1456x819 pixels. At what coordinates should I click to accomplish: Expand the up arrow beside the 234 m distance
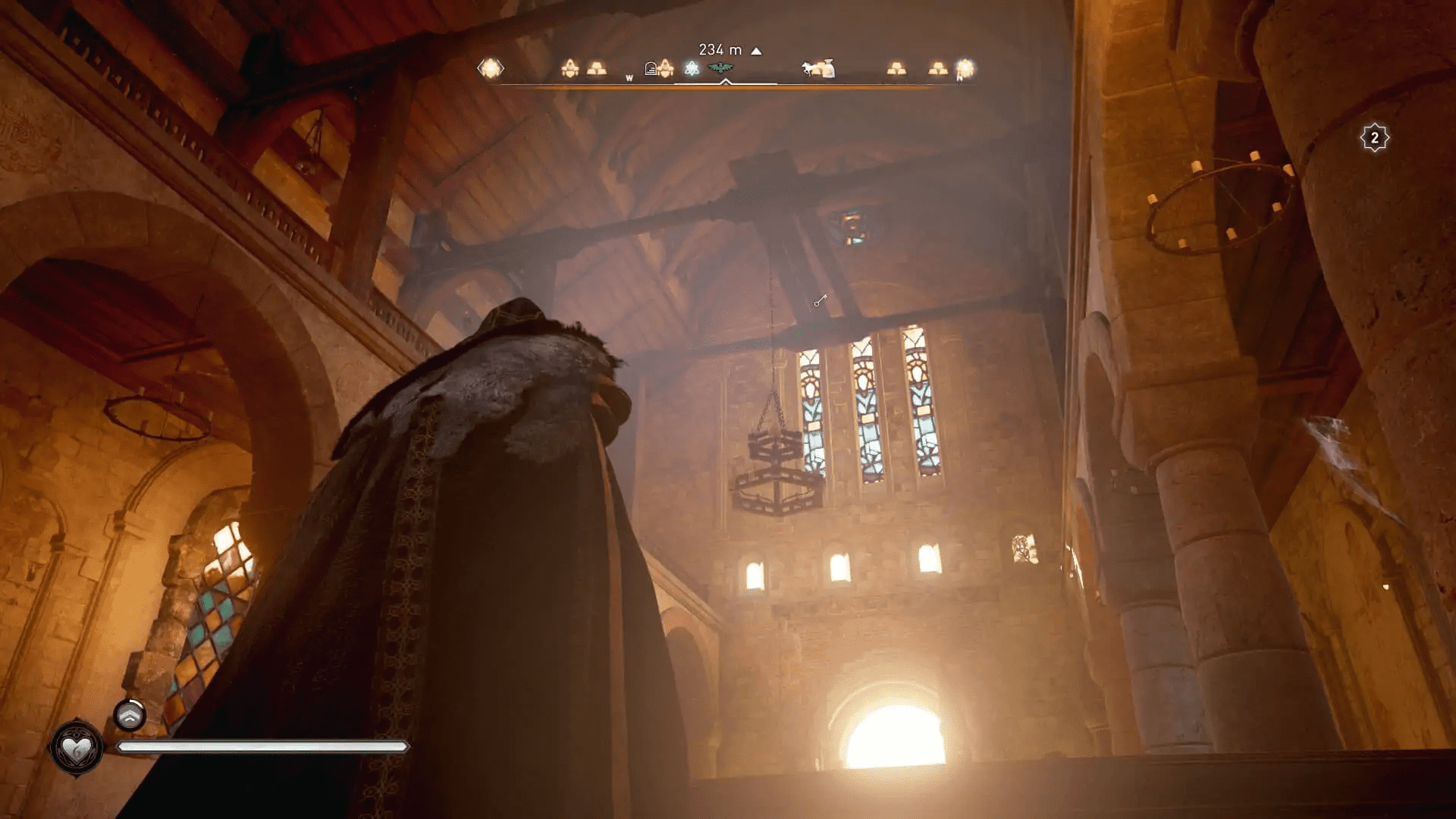coord(755,50)
